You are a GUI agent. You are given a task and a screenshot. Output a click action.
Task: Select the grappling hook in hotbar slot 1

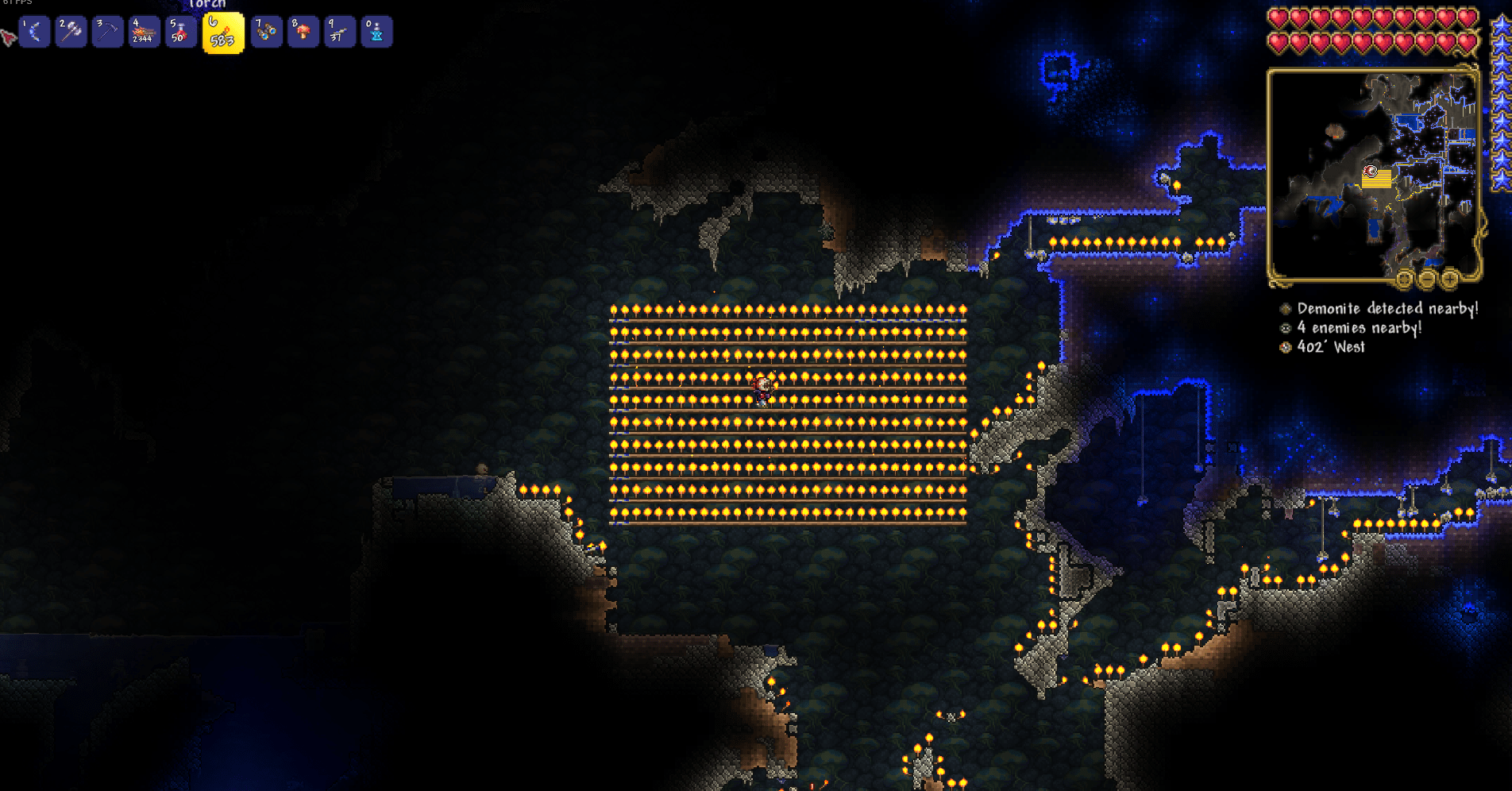point(33,32)
